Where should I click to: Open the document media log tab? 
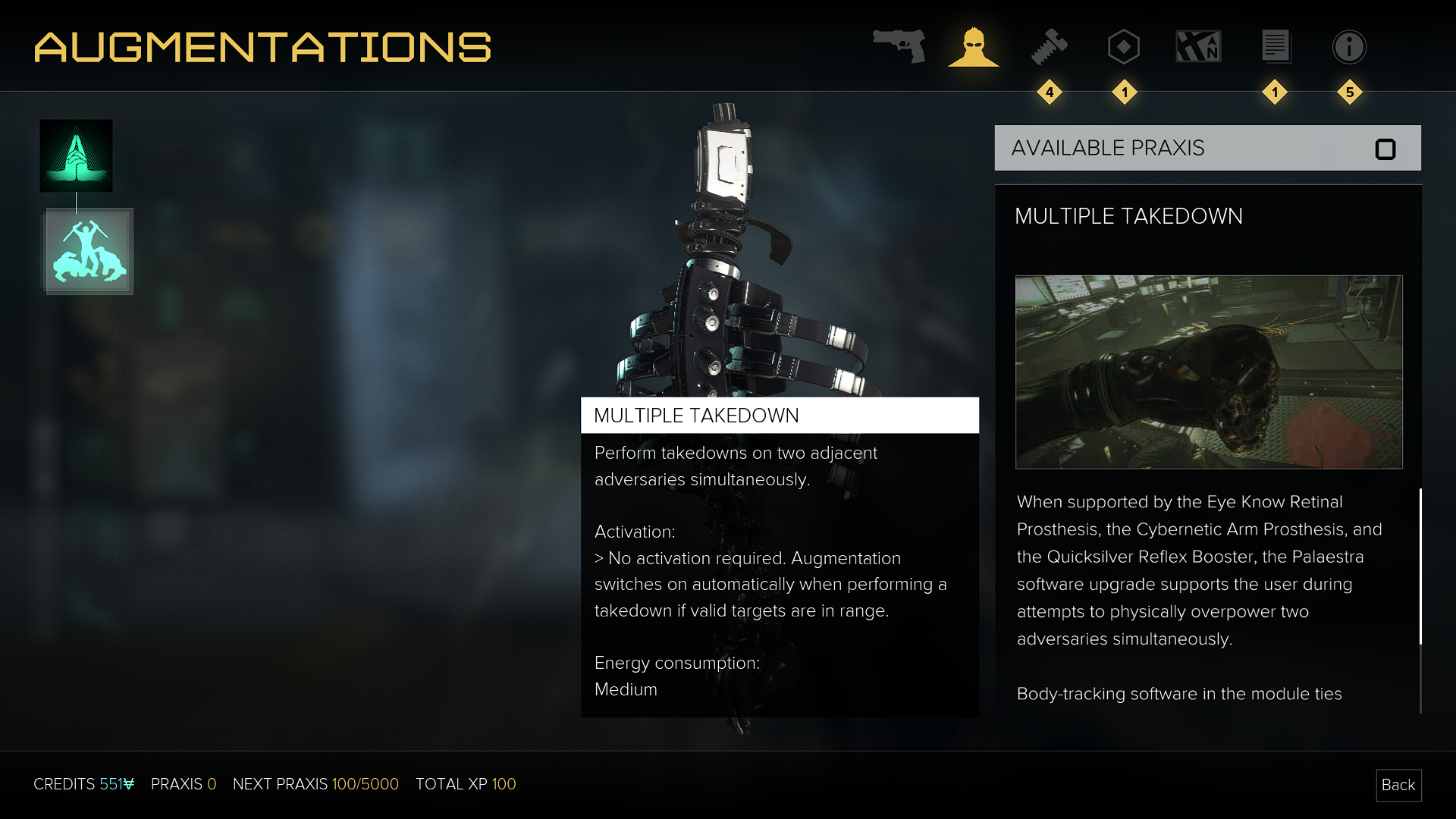coord(1276,47)
